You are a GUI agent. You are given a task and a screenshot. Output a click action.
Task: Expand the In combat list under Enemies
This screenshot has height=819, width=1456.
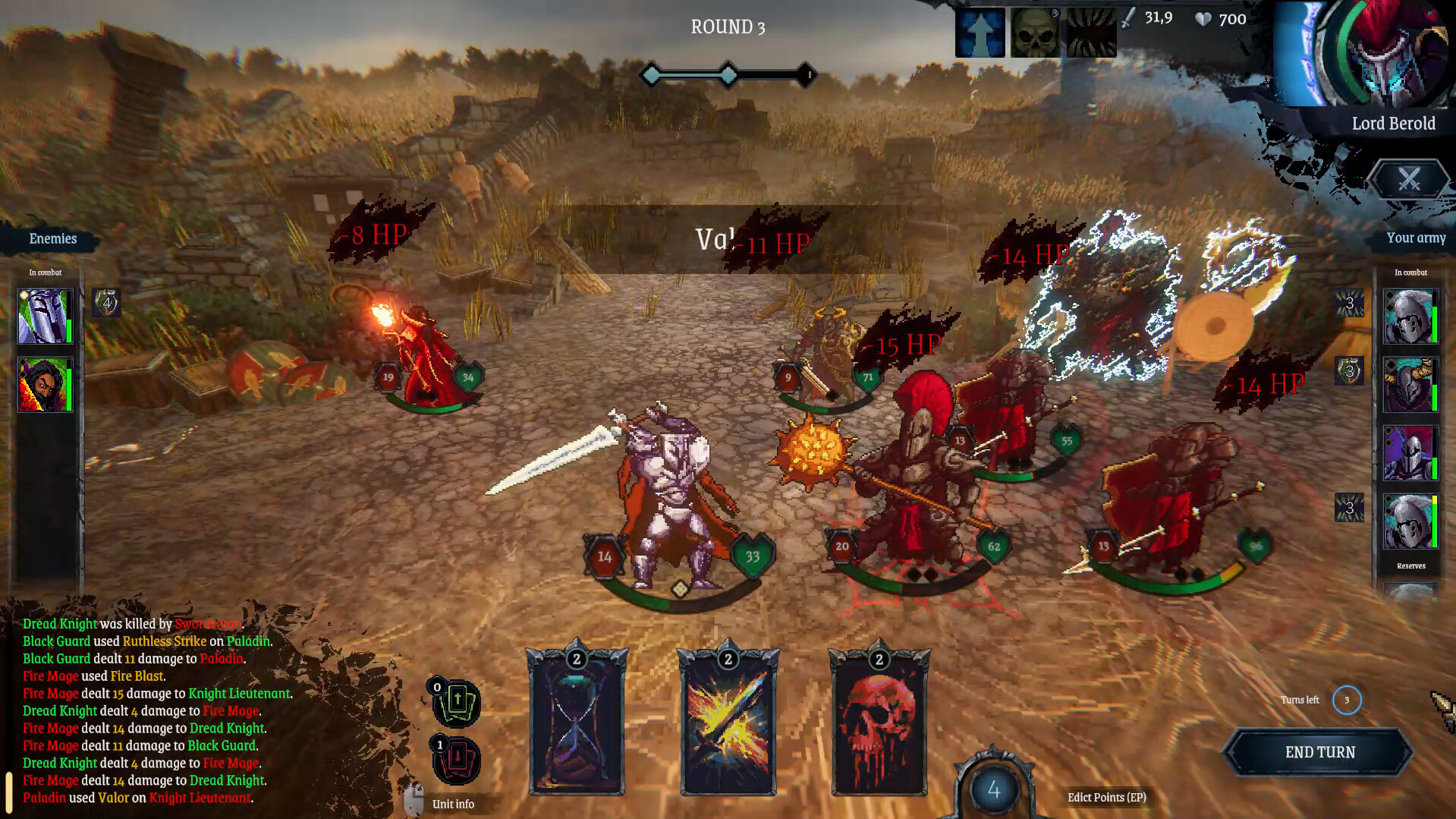[44, 272]
